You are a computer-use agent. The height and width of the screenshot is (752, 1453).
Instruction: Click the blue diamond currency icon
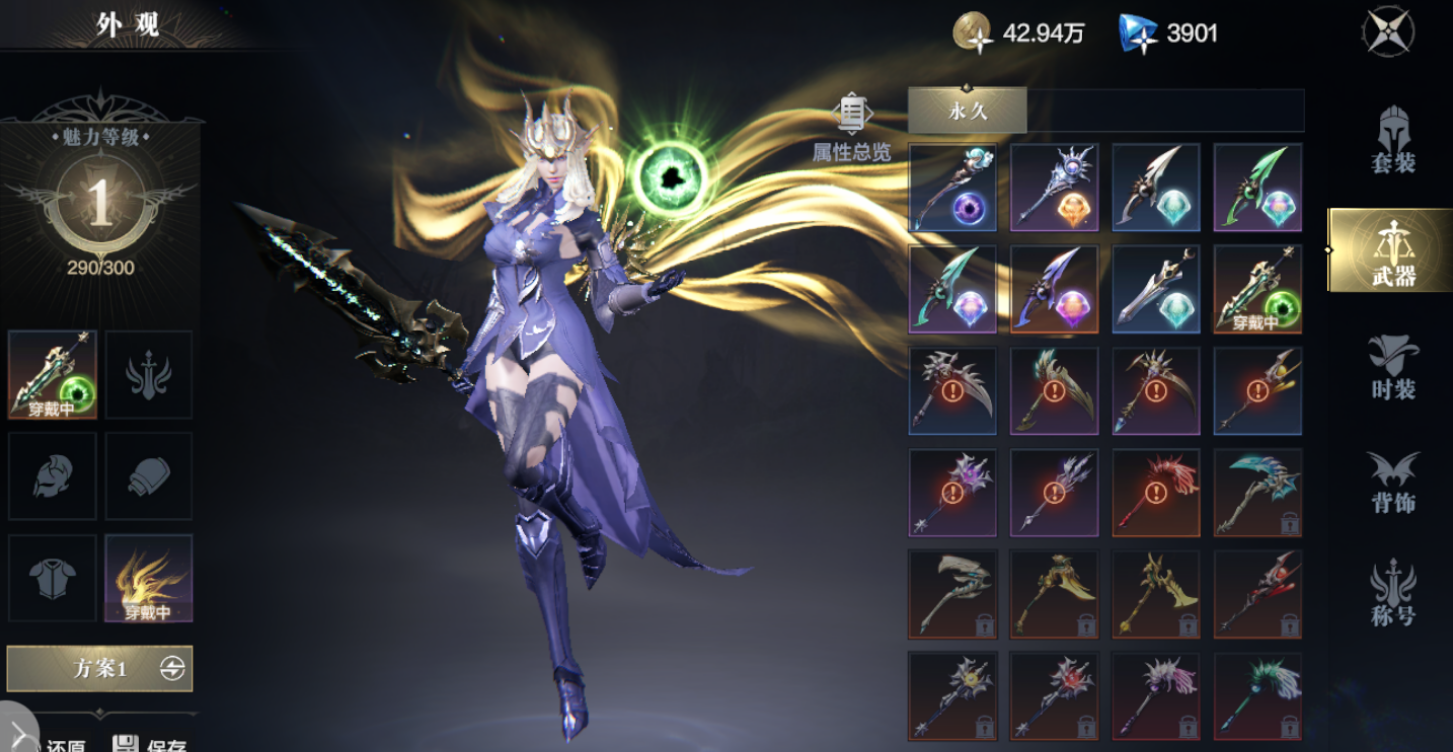point(1137,33)
